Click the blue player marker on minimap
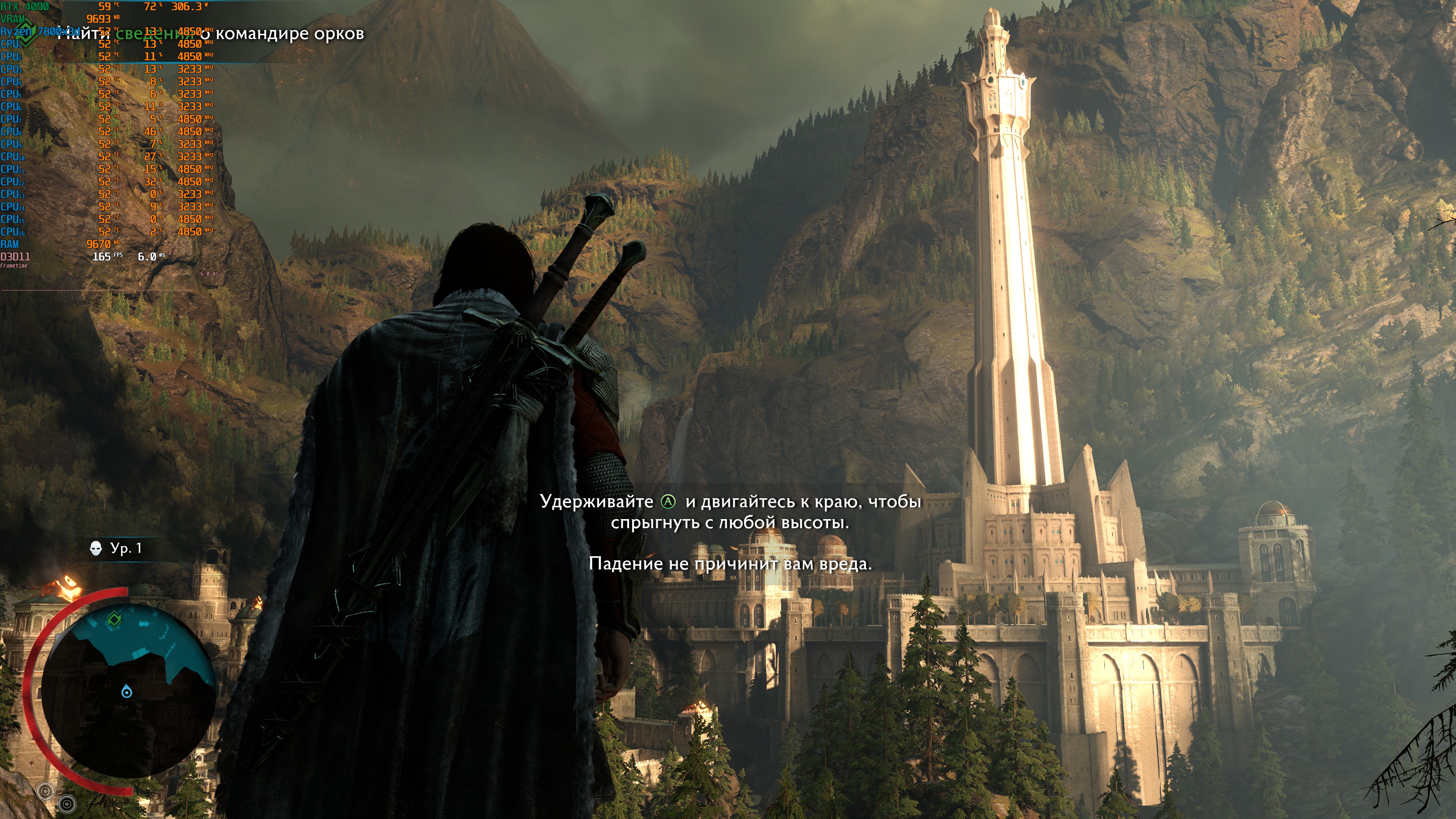 pyautogui.click(x=127, y=692)
